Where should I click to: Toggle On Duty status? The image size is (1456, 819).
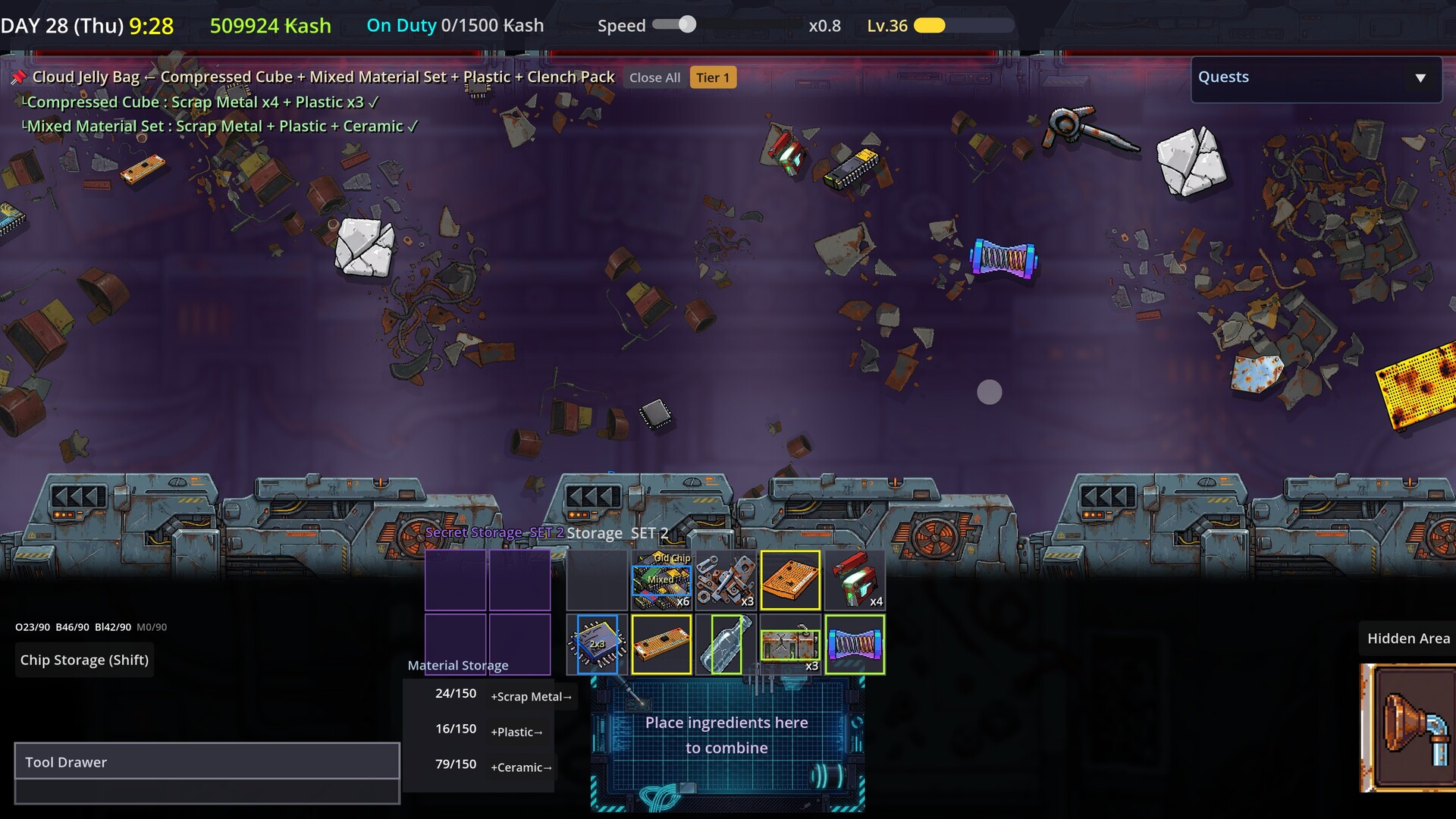[x=401, y=25]
